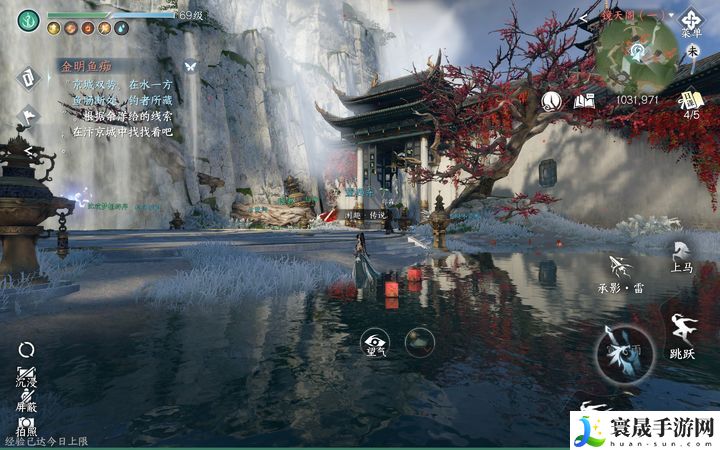Tap the 跳跃 jump button

tap(683, 335)
